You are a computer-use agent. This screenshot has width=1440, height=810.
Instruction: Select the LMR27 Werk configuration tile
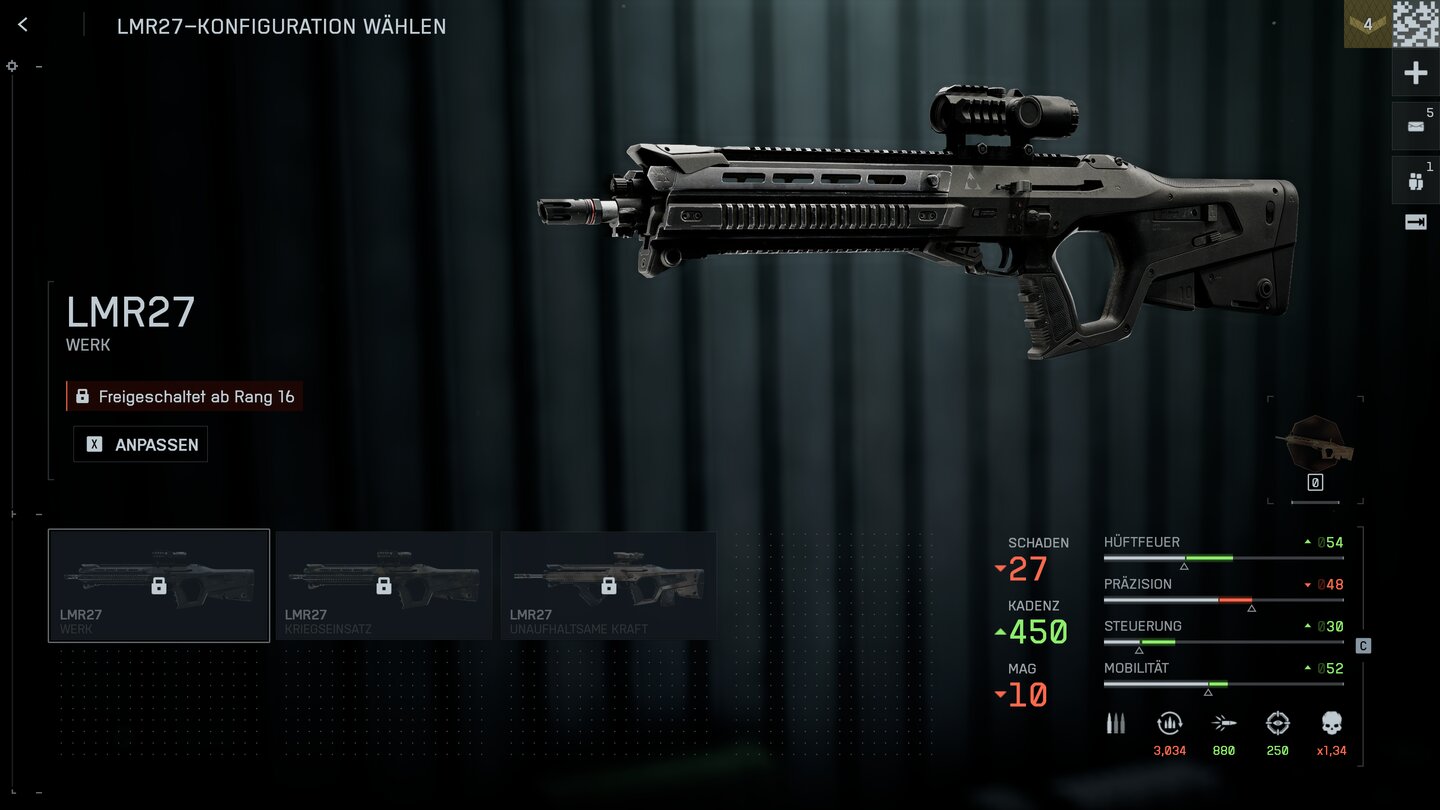coord(159,585)
